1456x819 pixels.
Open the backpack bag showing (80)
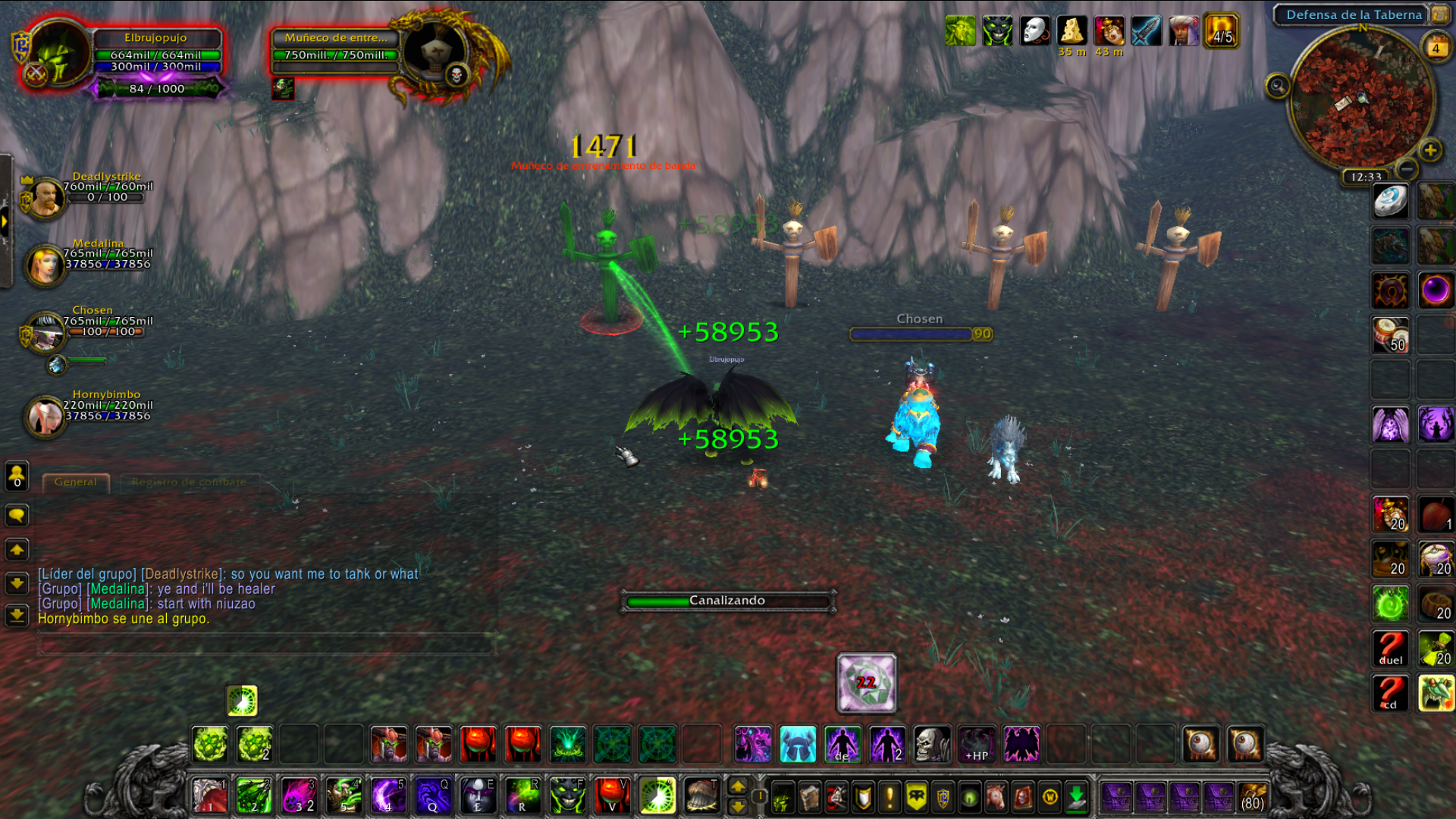1253,798
